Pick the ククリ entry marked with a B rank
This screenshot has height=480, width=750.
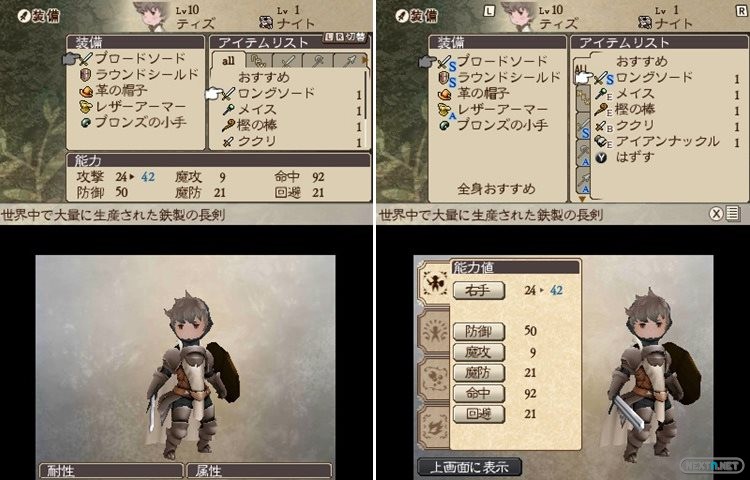point(634,126)
